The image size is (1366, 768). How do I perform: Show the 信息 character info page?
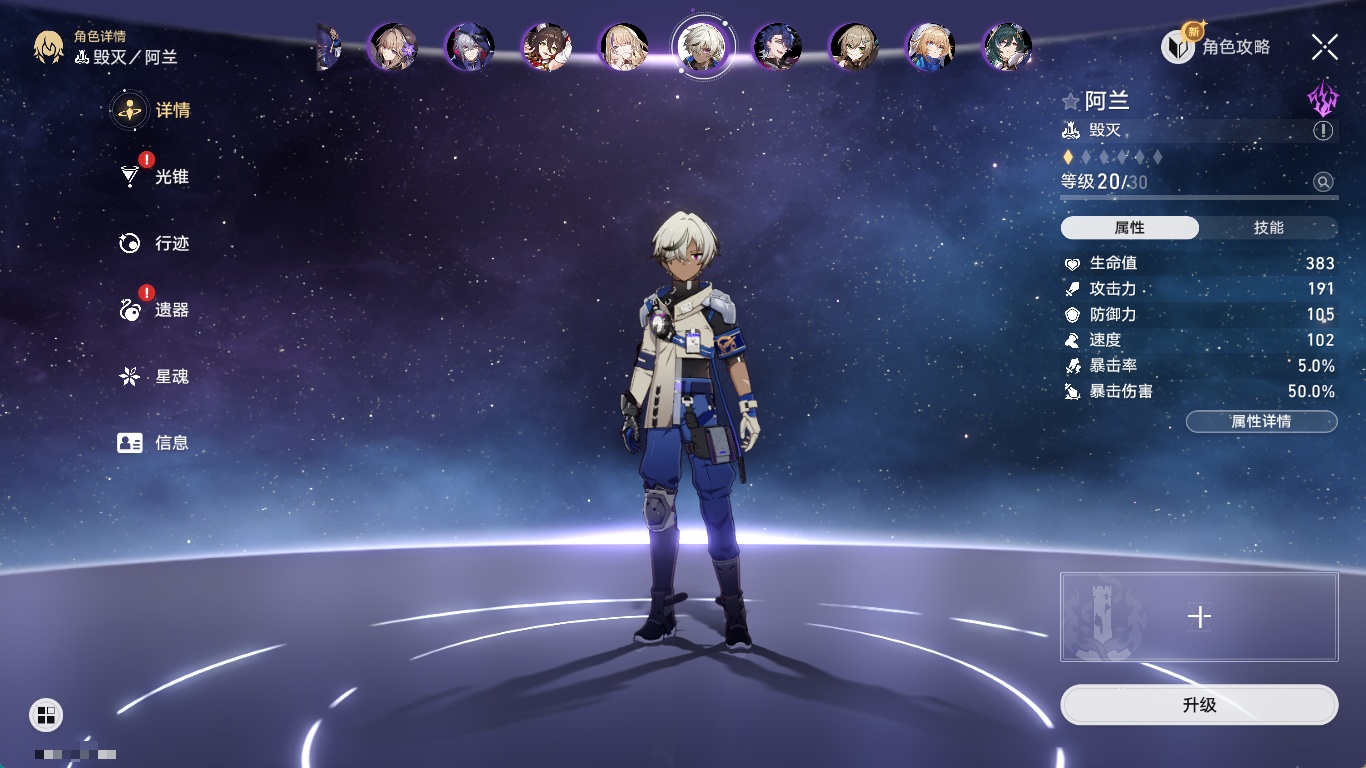pos(170,443)
